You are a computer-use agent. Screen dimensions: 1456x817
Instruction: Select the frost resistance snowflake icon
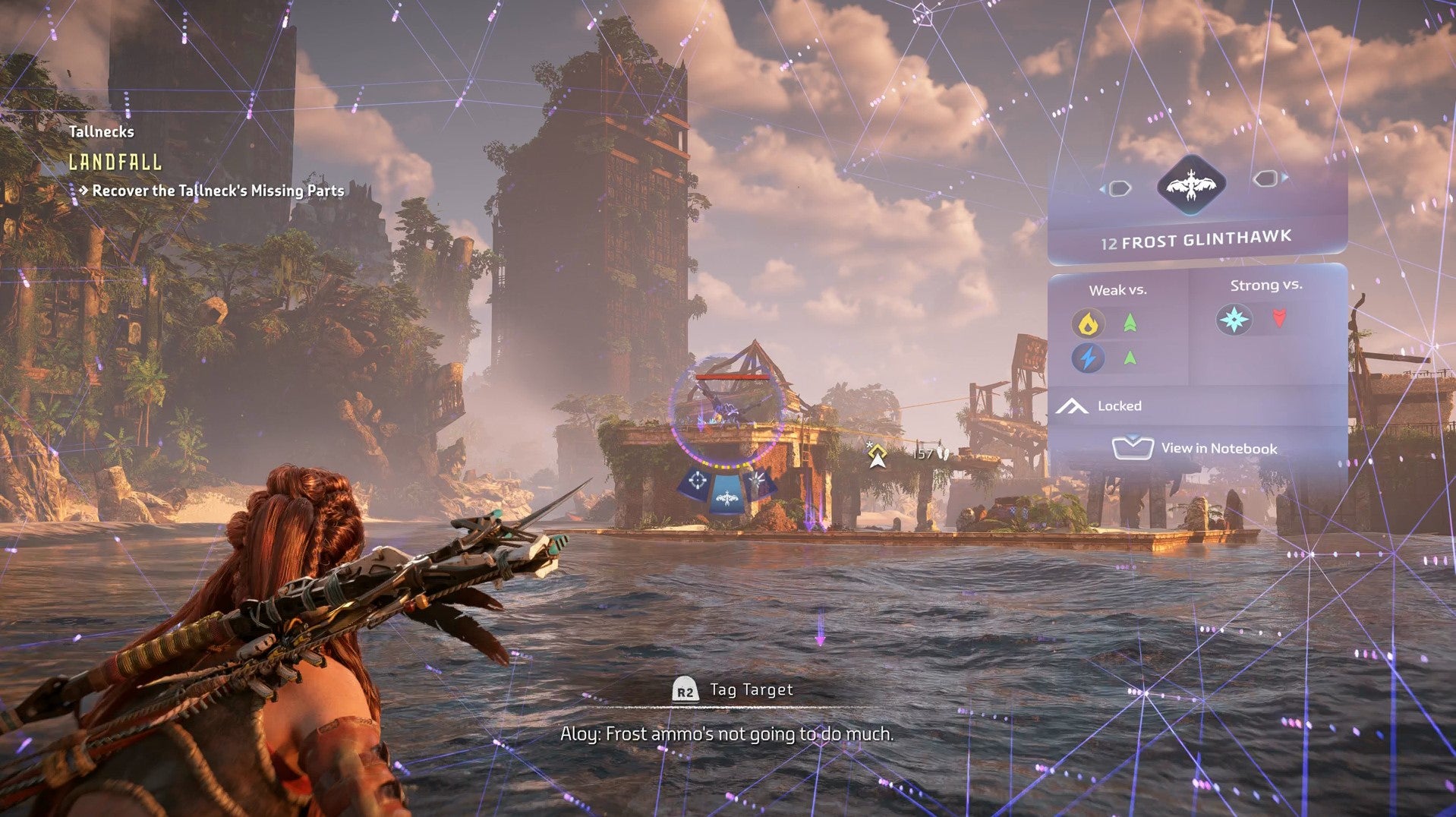pyautogui.click(x=1234, y=319)
